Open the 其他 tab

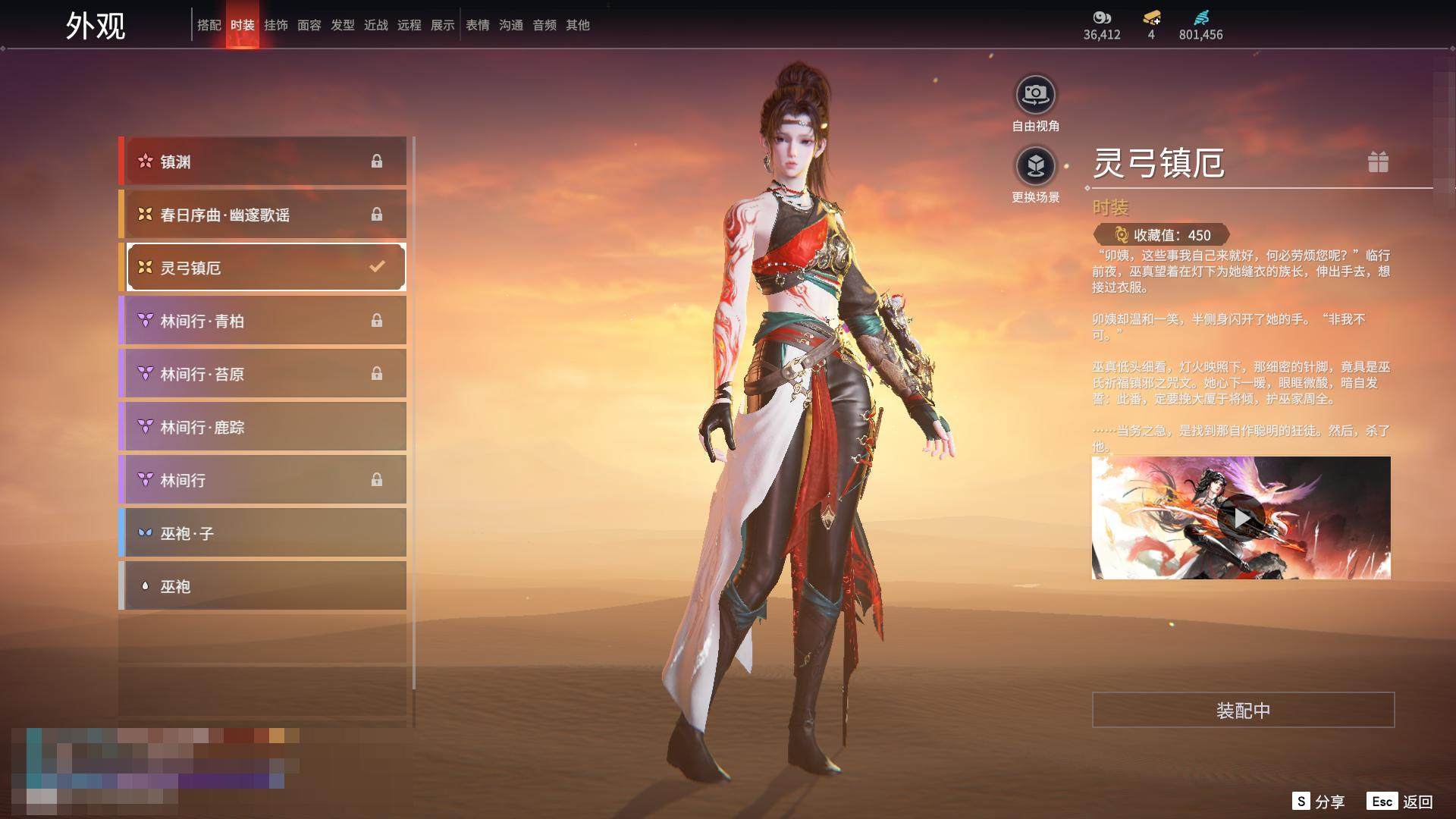(577, 25)
